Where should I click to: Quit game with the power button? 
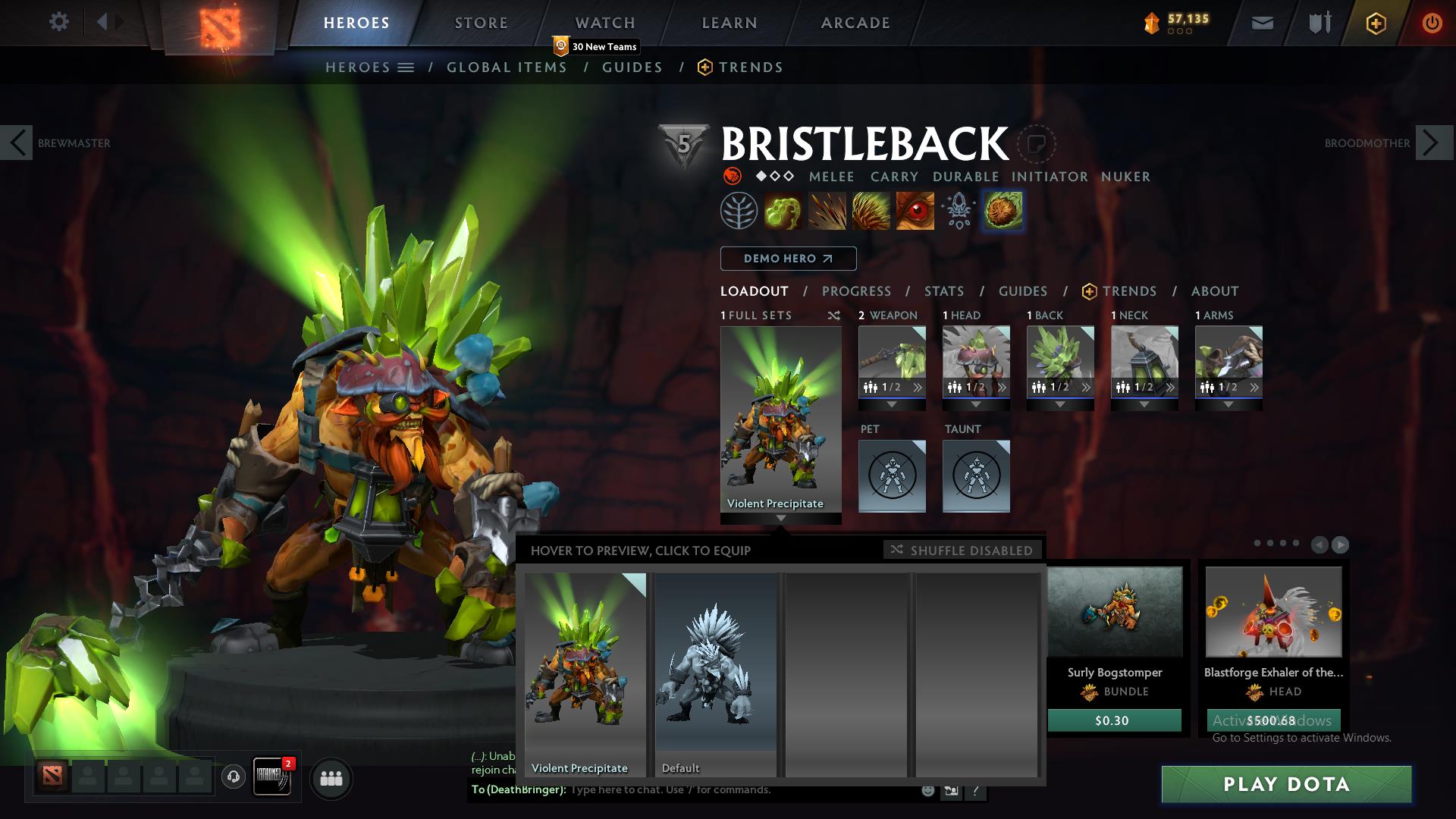tap(1431, 23)
